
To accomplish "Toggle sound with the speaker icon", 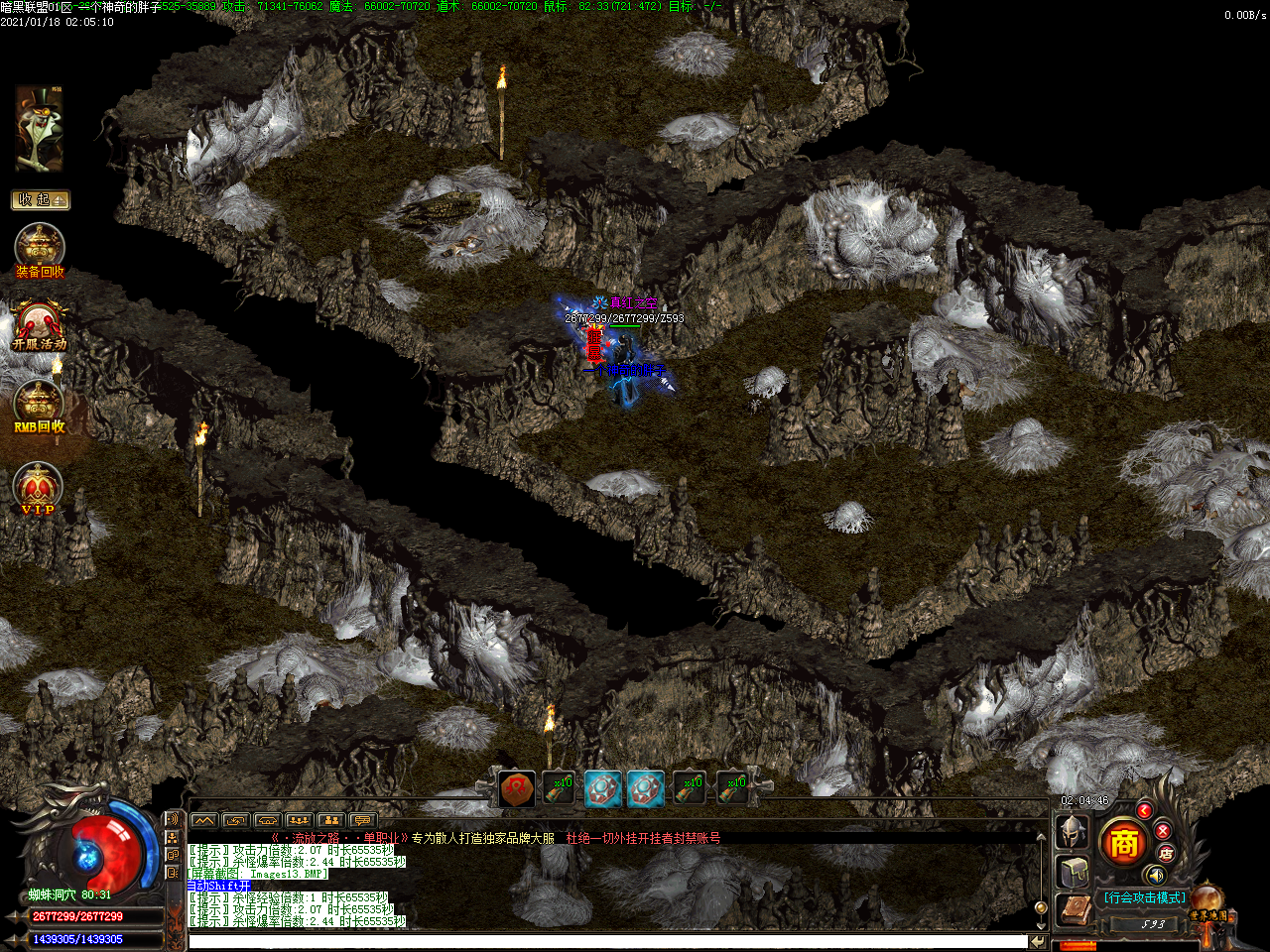I will [1155, 875].
